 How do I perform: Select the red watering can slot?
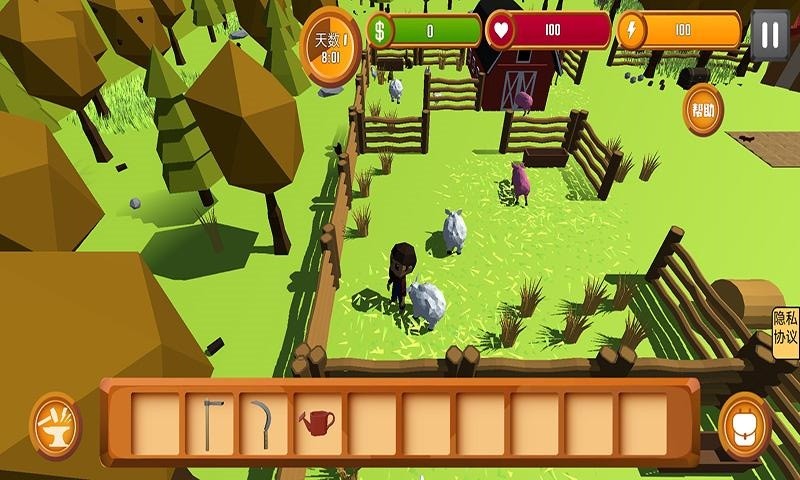tap(317, 423)
